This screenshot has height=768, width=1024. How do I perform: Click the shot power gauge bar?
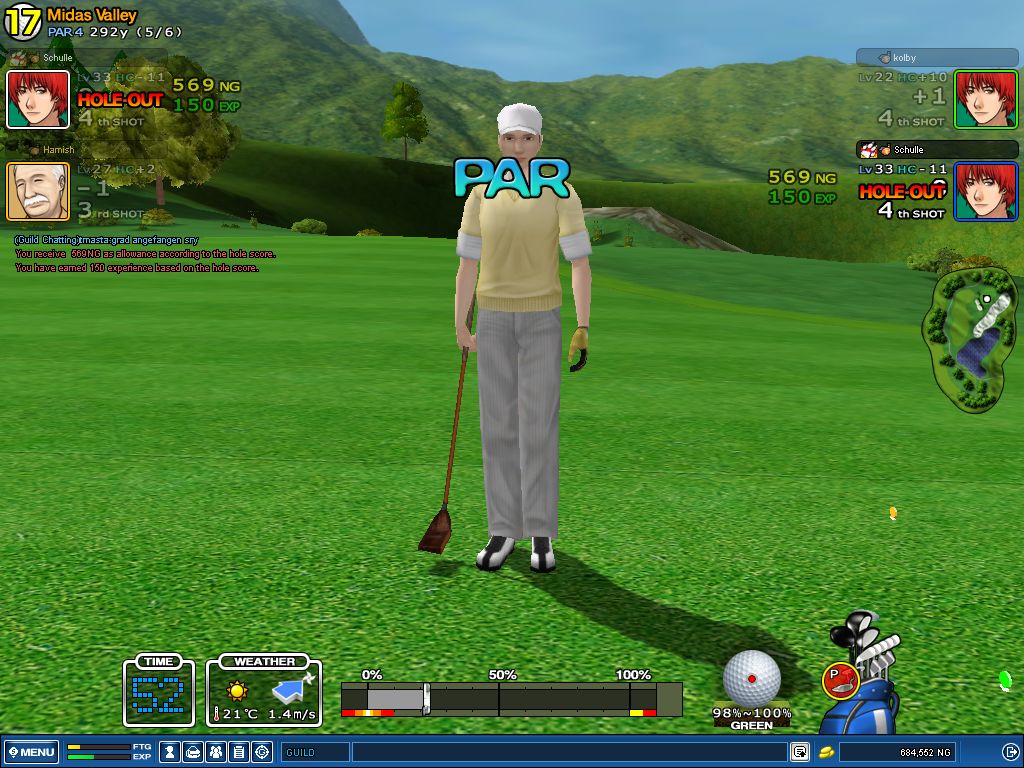510,698
